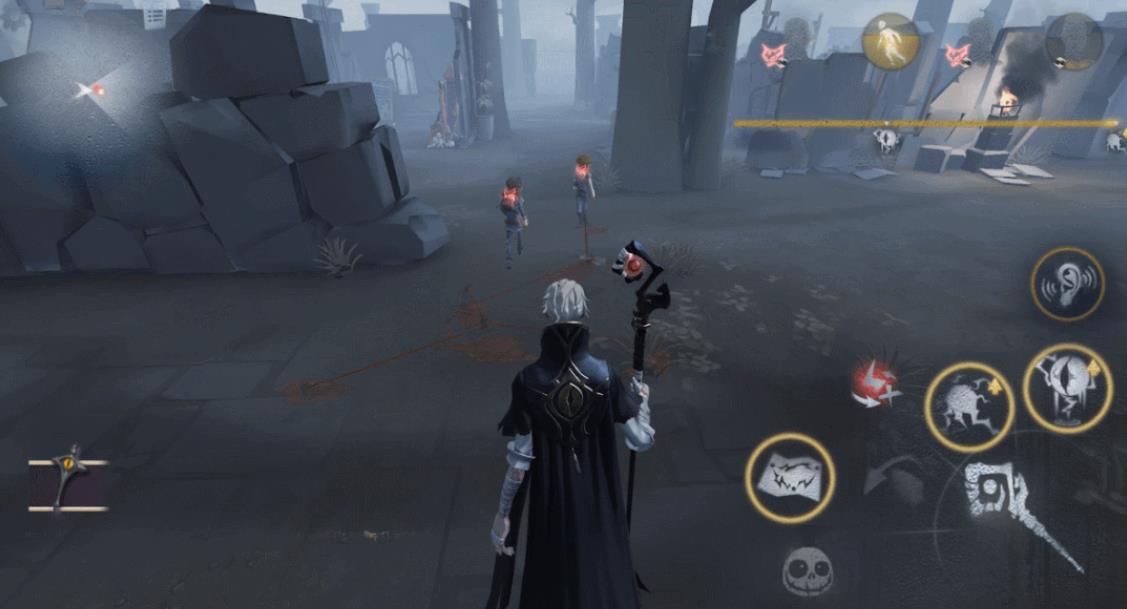
Task: Click the dim round icon in the top-right corner
Action: tap(1073, 41)
